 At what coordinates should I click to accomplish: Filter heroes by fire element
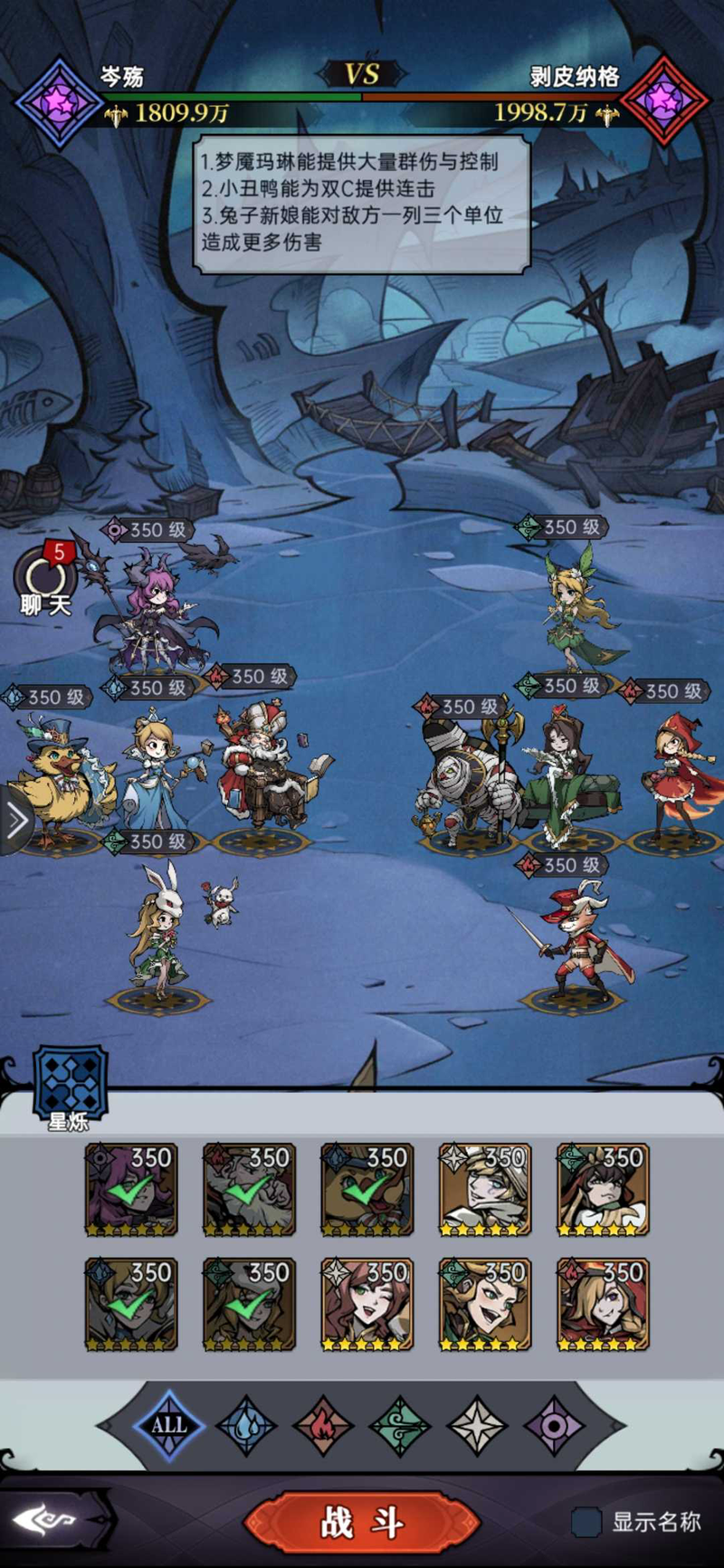coord(322,1426)
